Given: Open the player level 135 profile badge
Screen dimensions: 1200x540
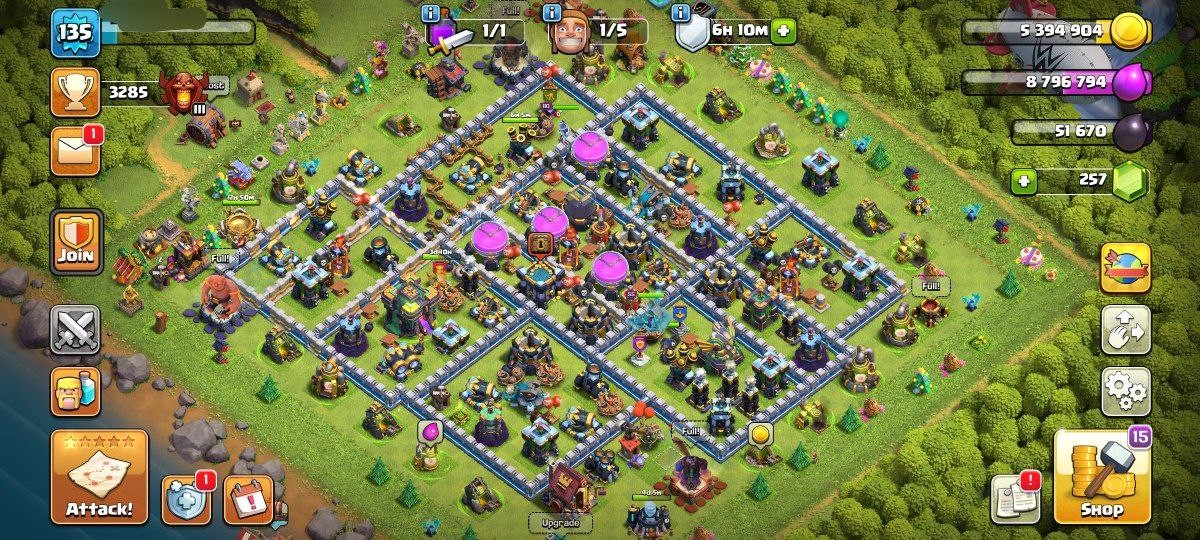Looking at the screenshot, I should tap(75, 33).
